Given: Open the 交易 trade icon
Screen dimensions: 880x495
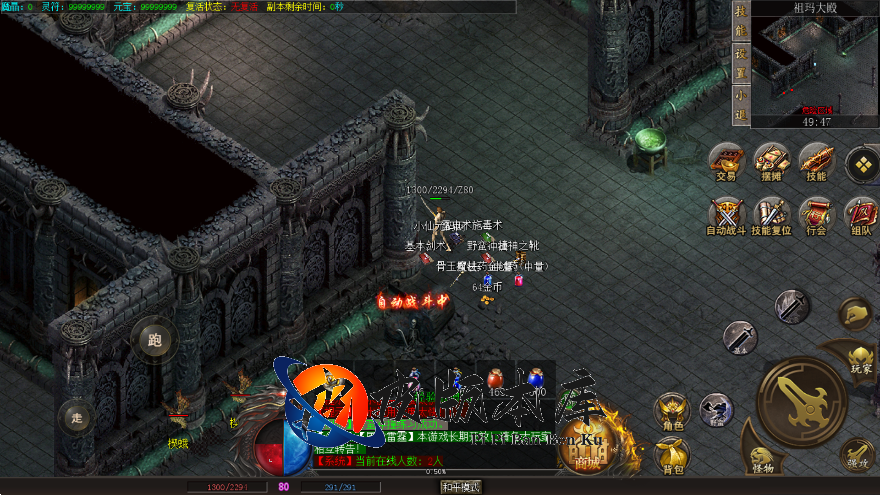Looking at the screenshot, I should 726,160.
